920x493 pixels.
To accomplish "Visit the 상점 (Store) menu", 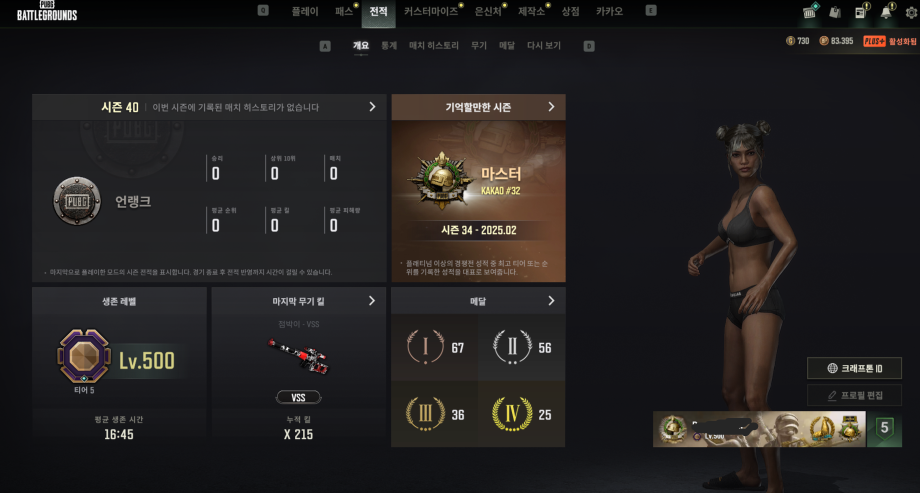I will pos(570,11).
